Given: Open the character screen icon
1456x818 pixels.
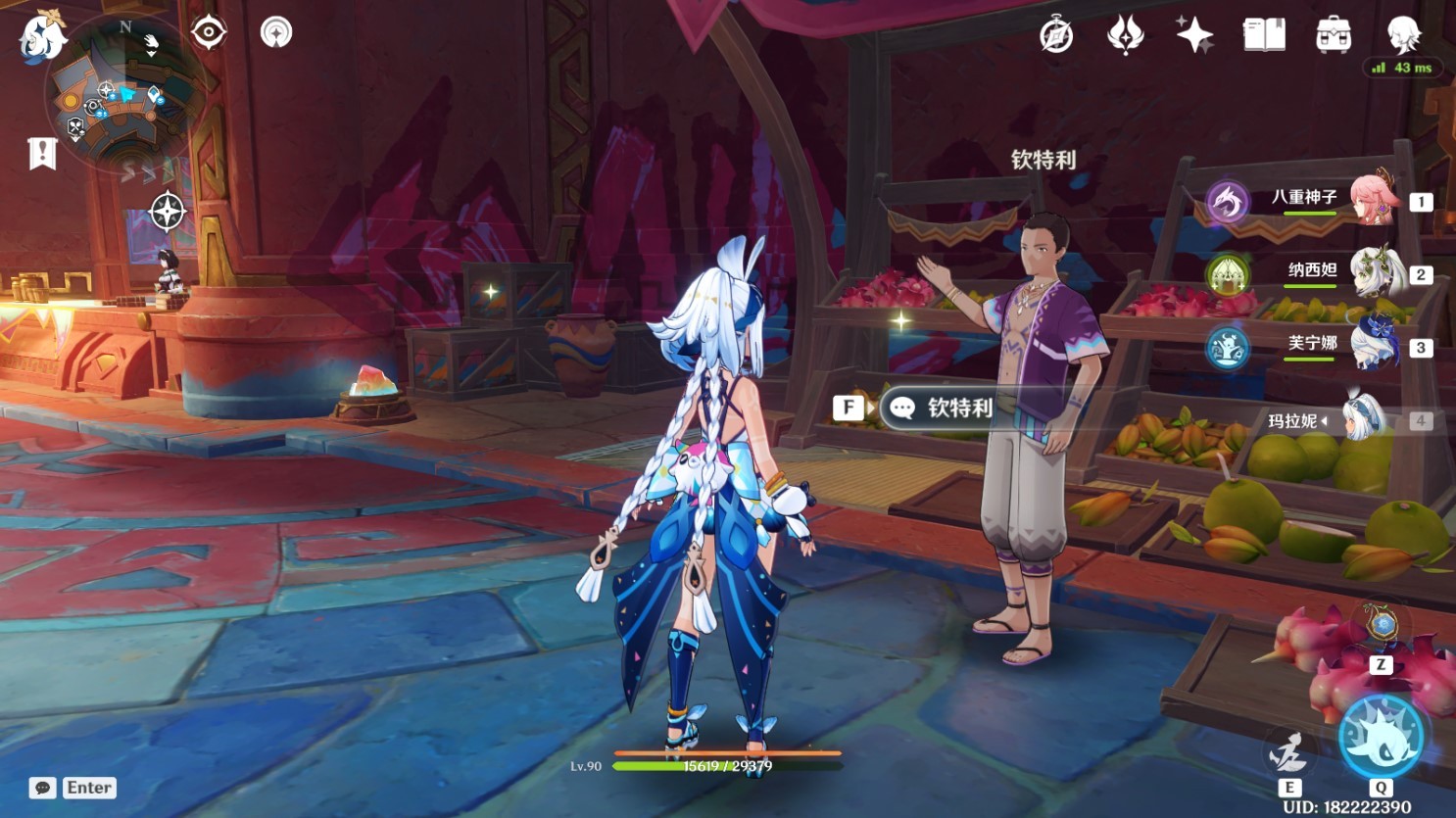Looking at the screenshot, I should [1403, 35].
